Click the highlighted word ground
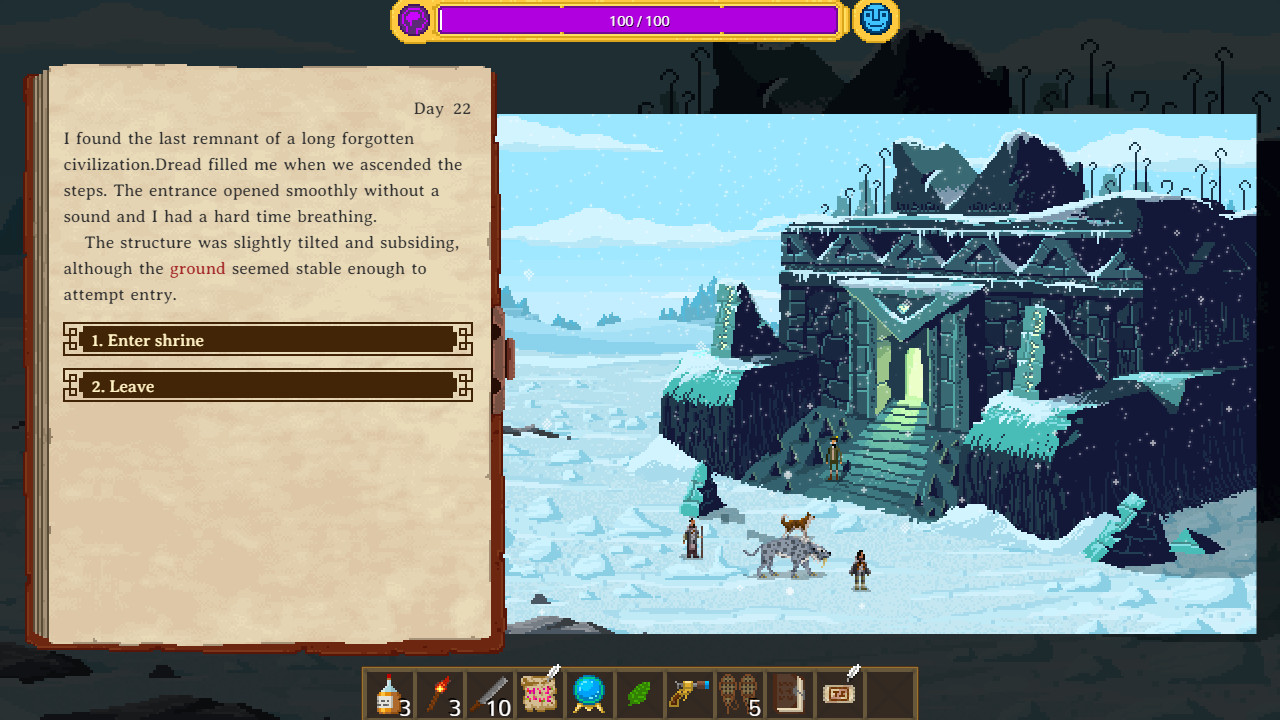1280x720 pixels. coord(197,268)
